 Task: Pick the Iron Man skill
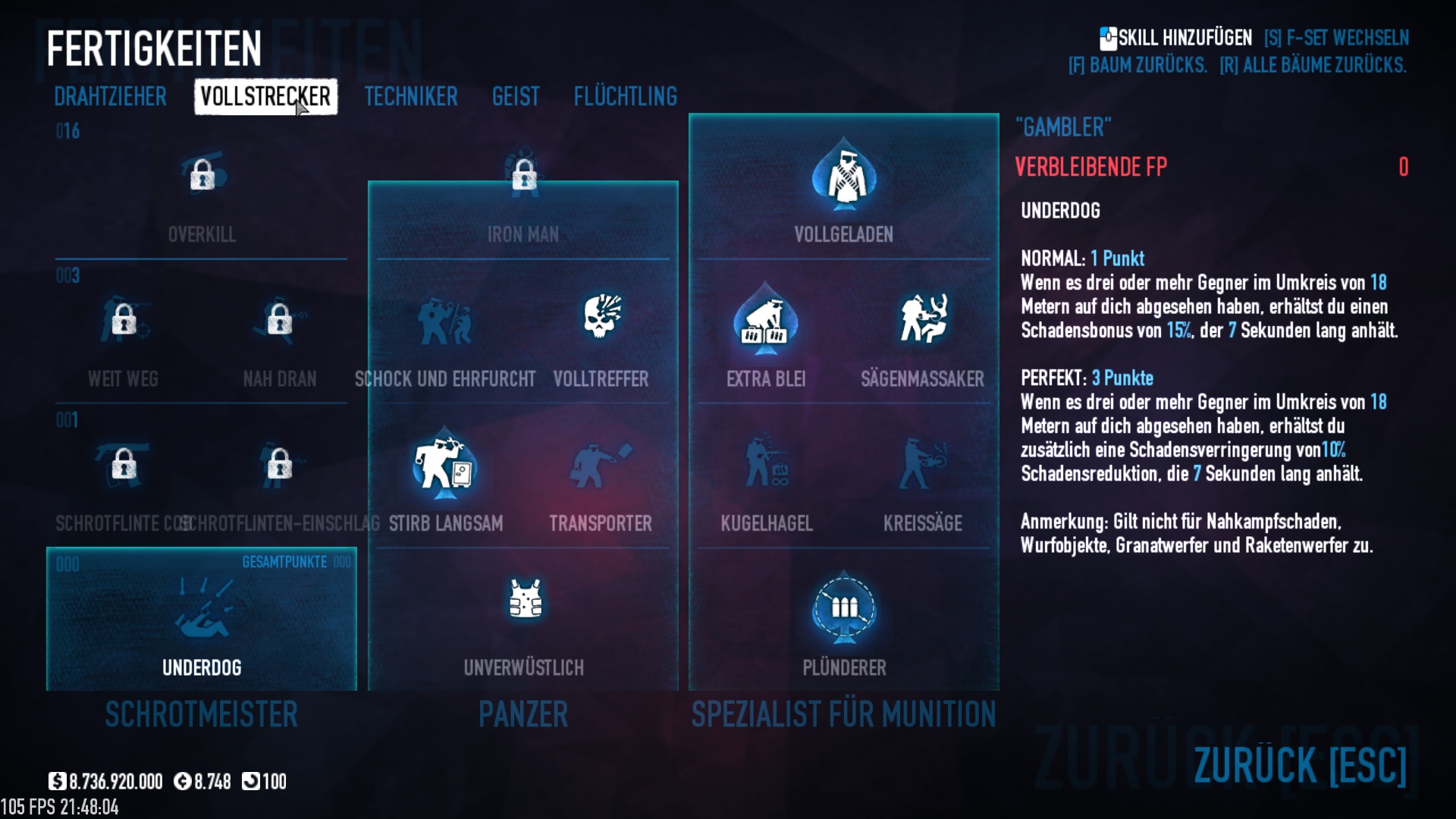(523, 176)
